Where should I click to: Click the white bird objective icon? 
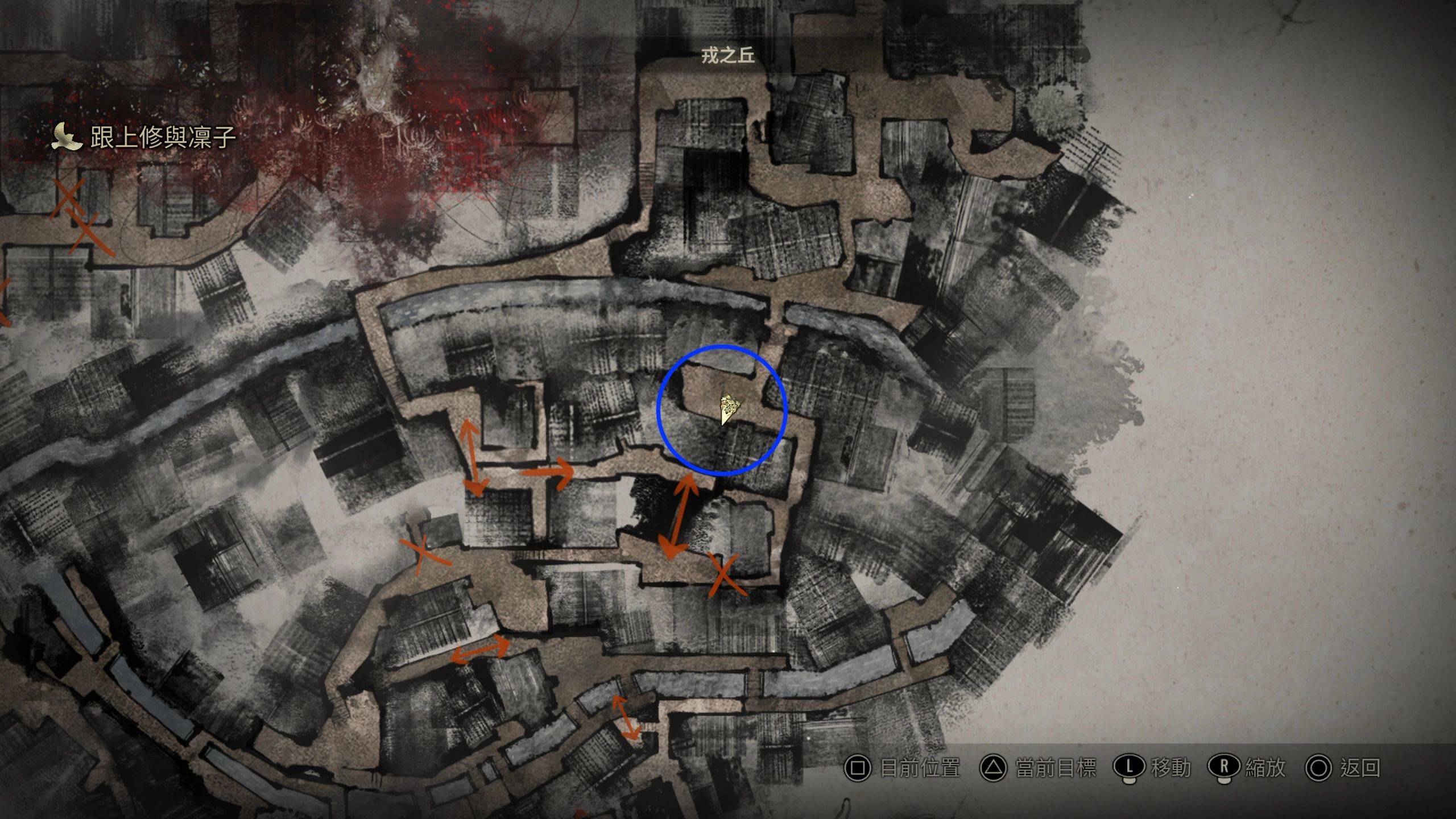tap(67, 137)
